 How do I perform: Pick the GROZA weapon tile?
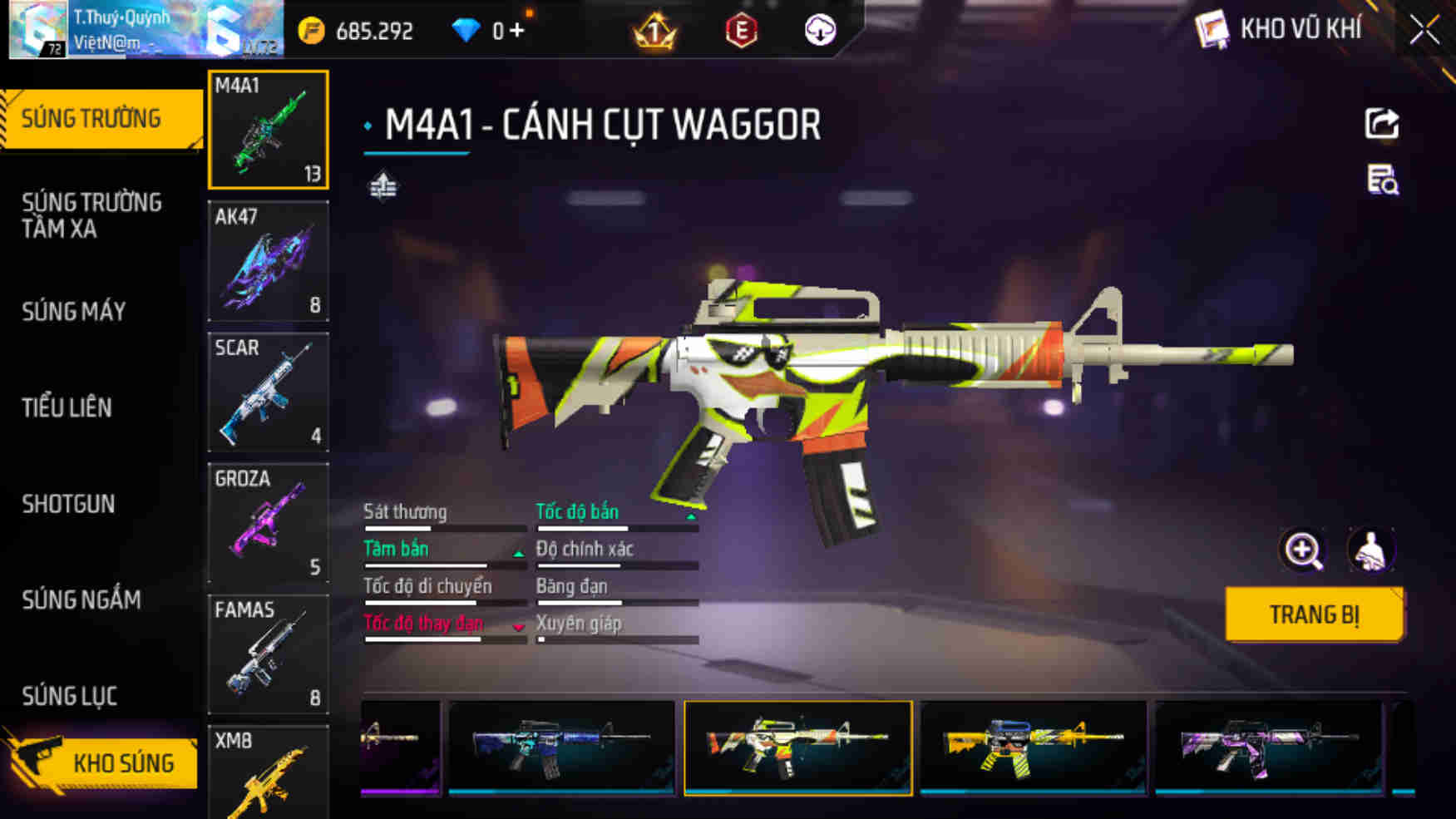(268, 523)
